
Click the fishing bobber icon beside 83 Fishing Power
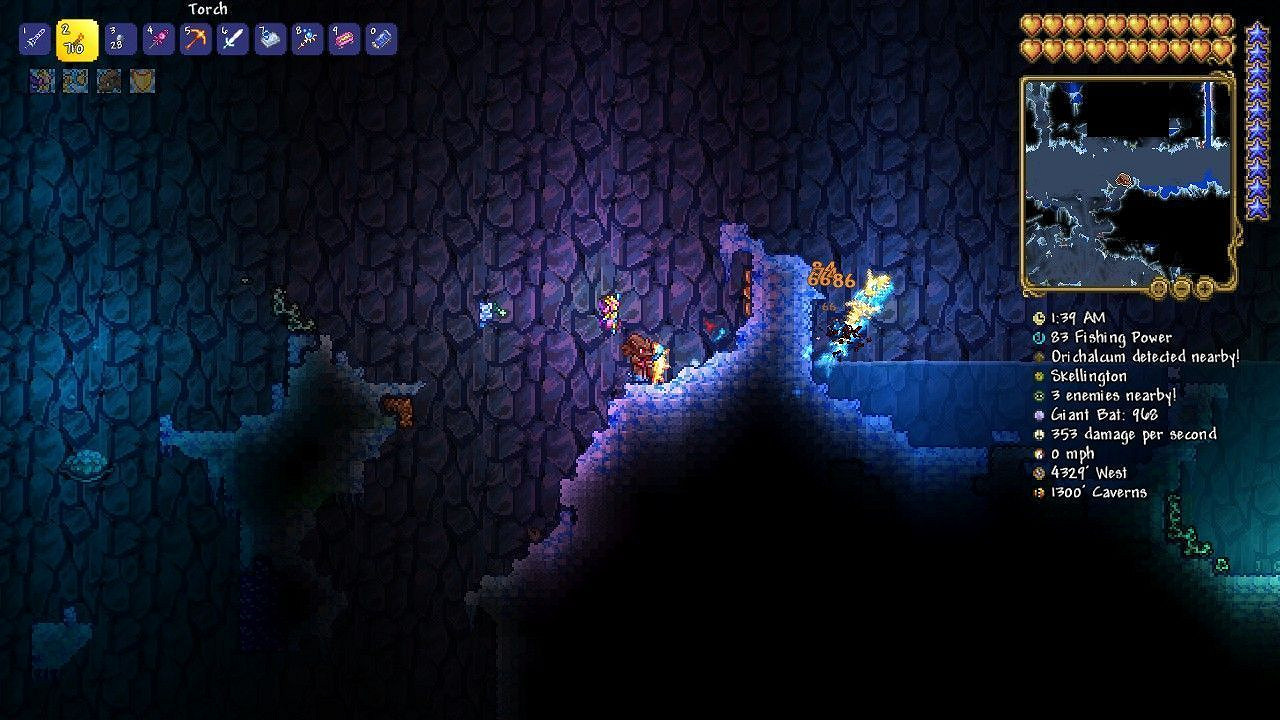pyautogui.click(x=1039, y=338)
